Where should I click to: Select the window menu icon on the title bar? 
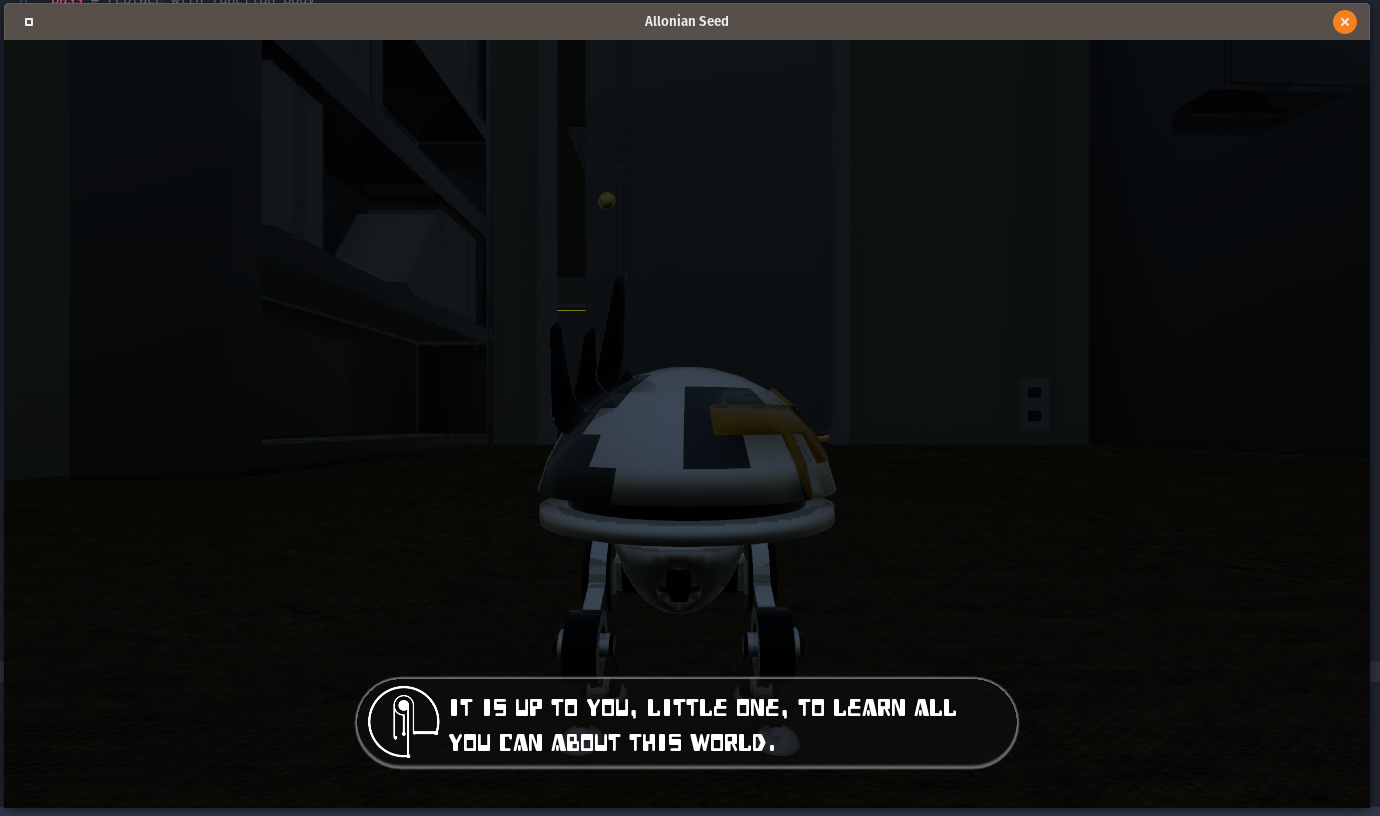click(x=28, y=21)
